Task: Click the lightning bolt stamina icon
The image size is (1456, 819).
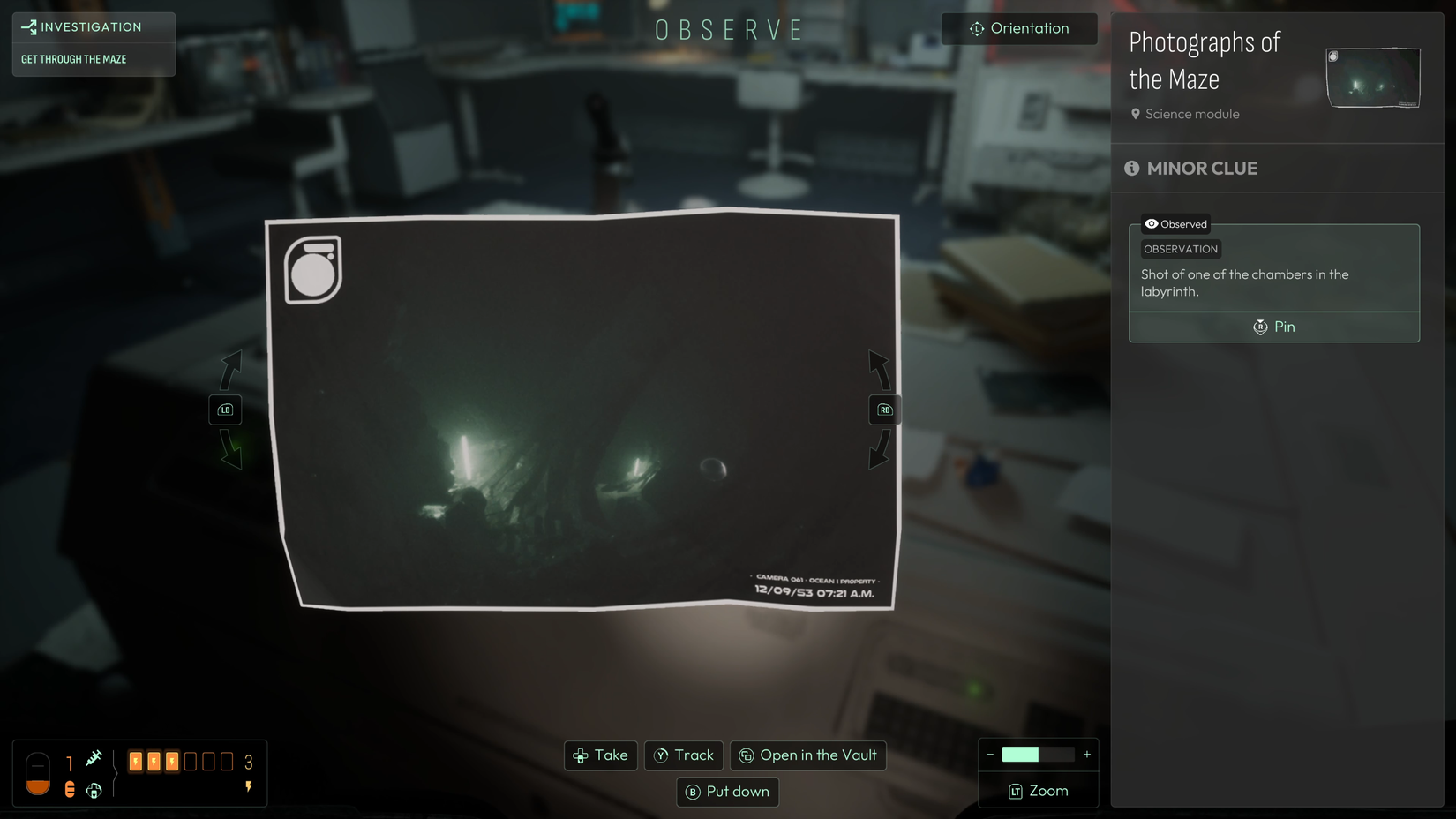Action: click(249, 786)
